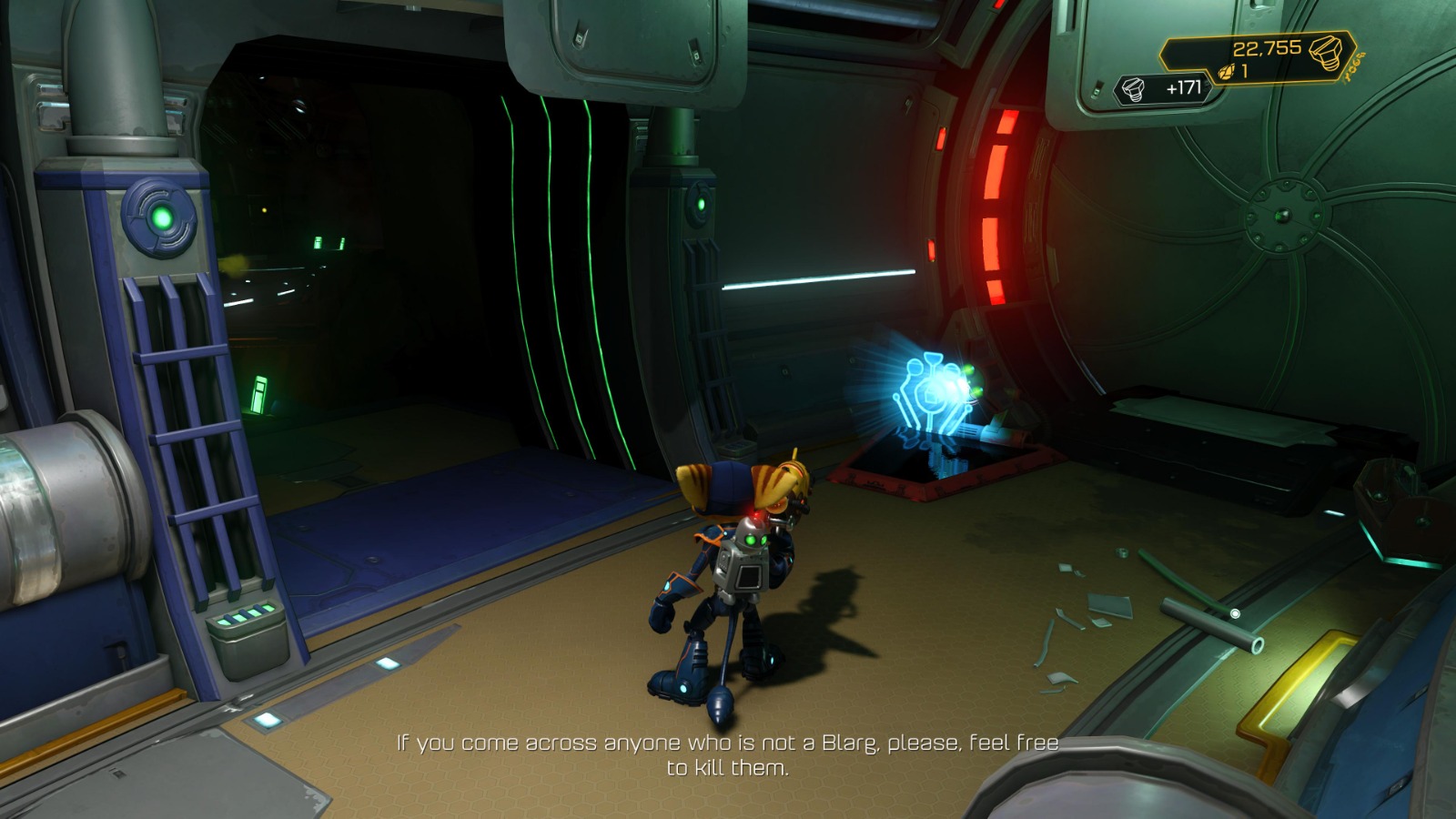Click the padlock shape inside the hologram
The image size is (1456, 819).
click(929, 398)
